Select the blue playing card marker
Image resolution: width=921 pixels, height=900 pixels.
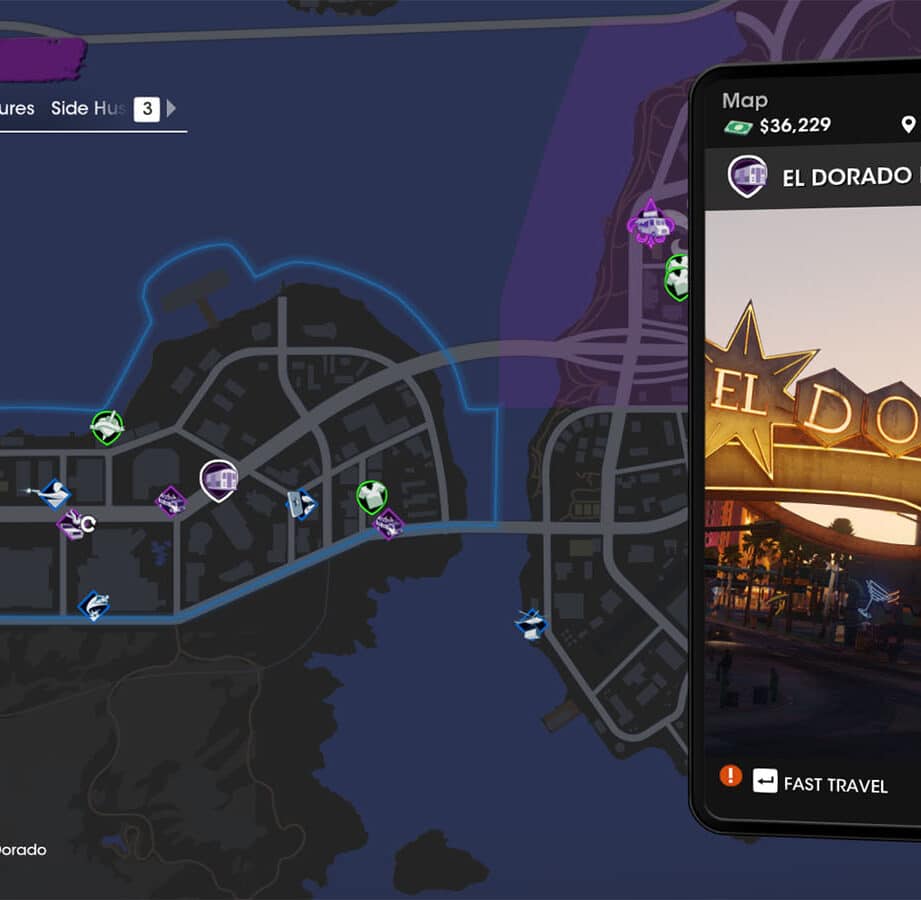(300, 504)
